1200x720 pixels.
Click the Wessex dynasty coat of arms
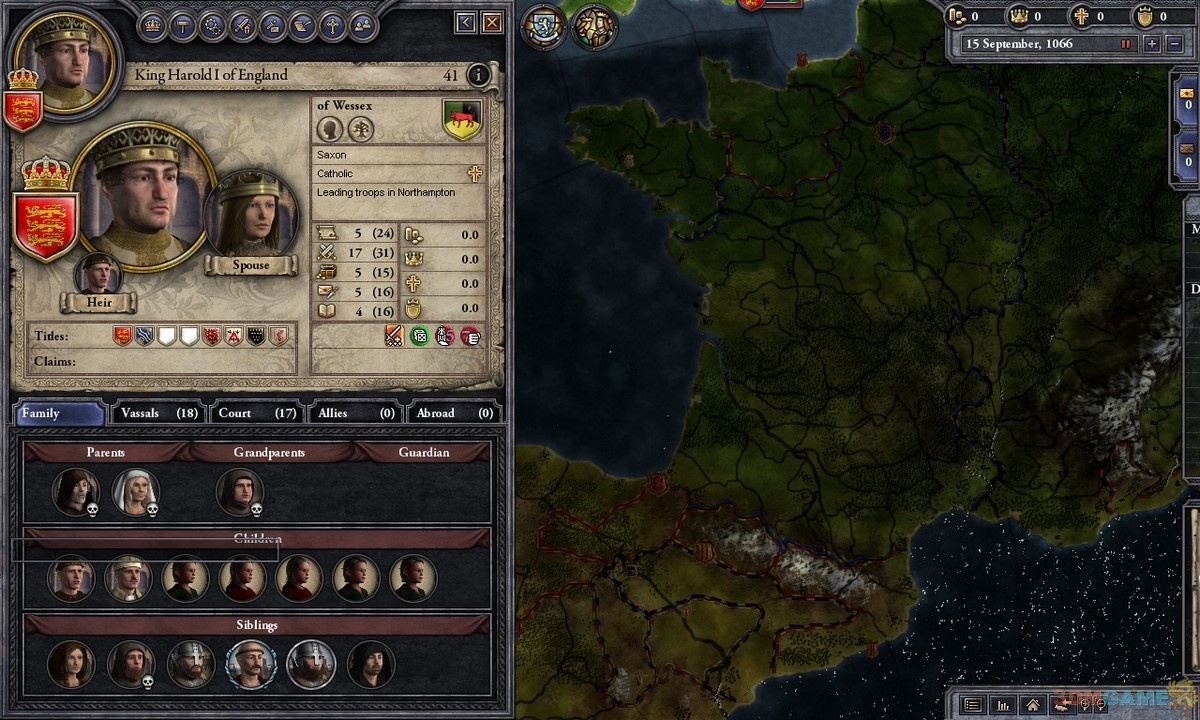tap(462, 120)
